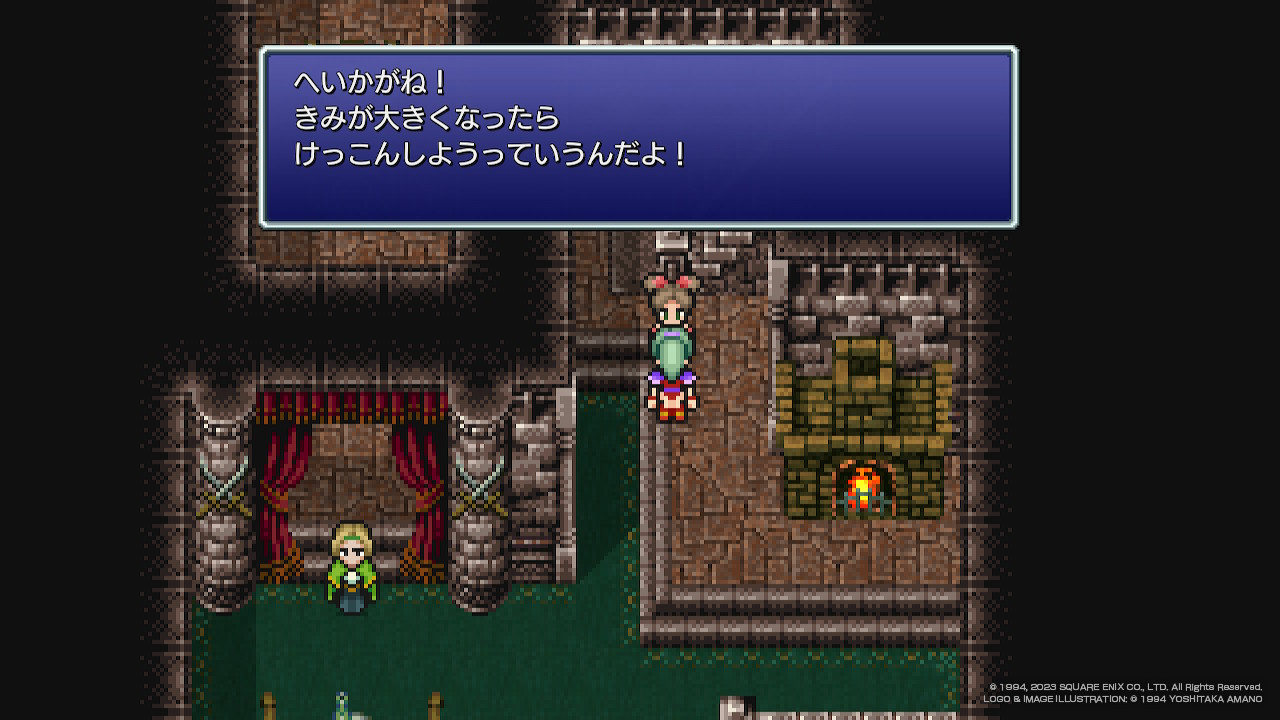Image resolution: width=1280 pixels, height=720 pixels.
Task: Advance the blue dialogue text box
Action: [x=638, y=137]
